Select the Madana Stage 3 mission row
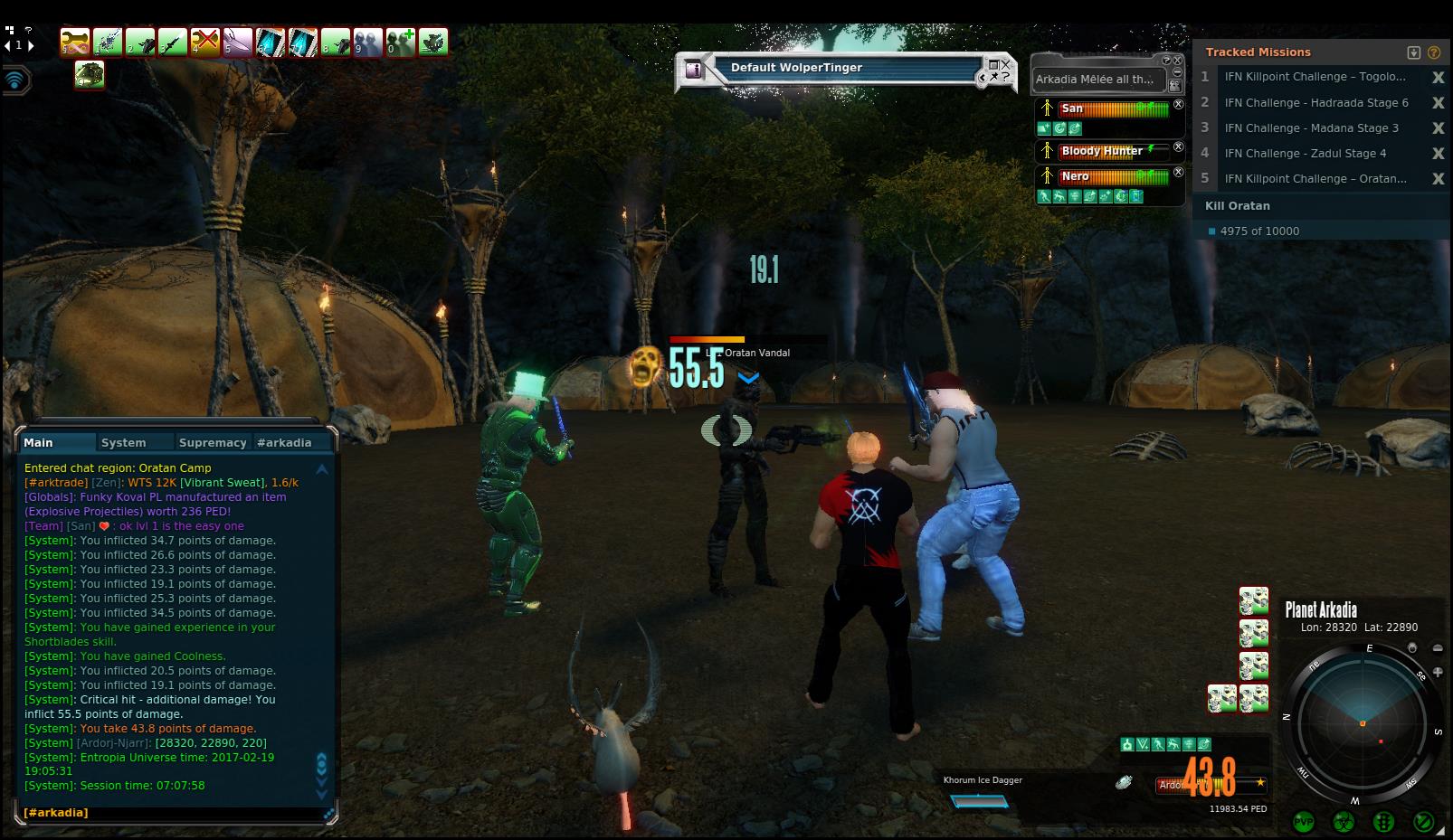 (x=1311, y=128)
